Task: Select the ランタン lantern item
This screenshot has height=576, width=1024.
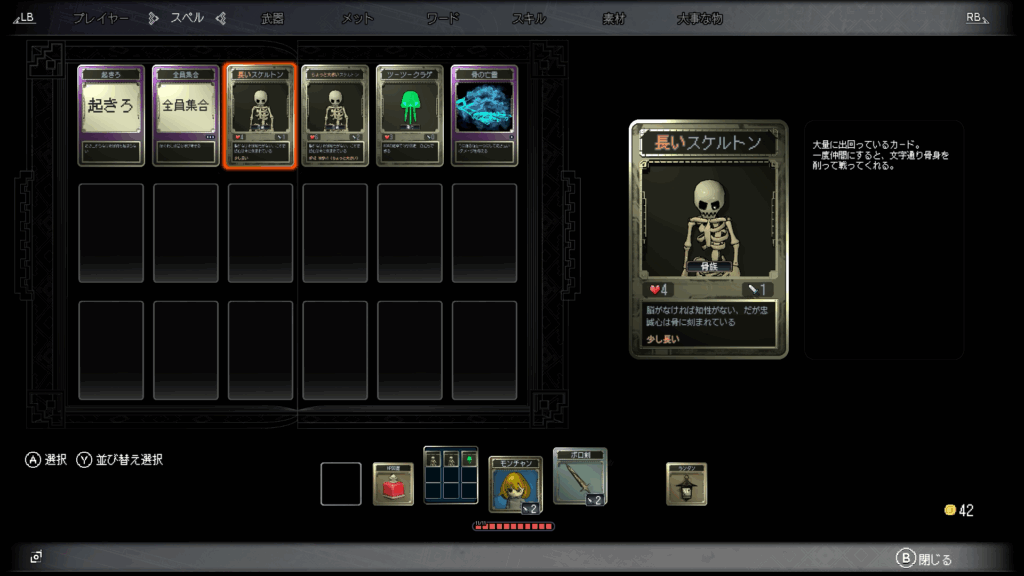Action: pyautogui.click(x=687, y=484)
